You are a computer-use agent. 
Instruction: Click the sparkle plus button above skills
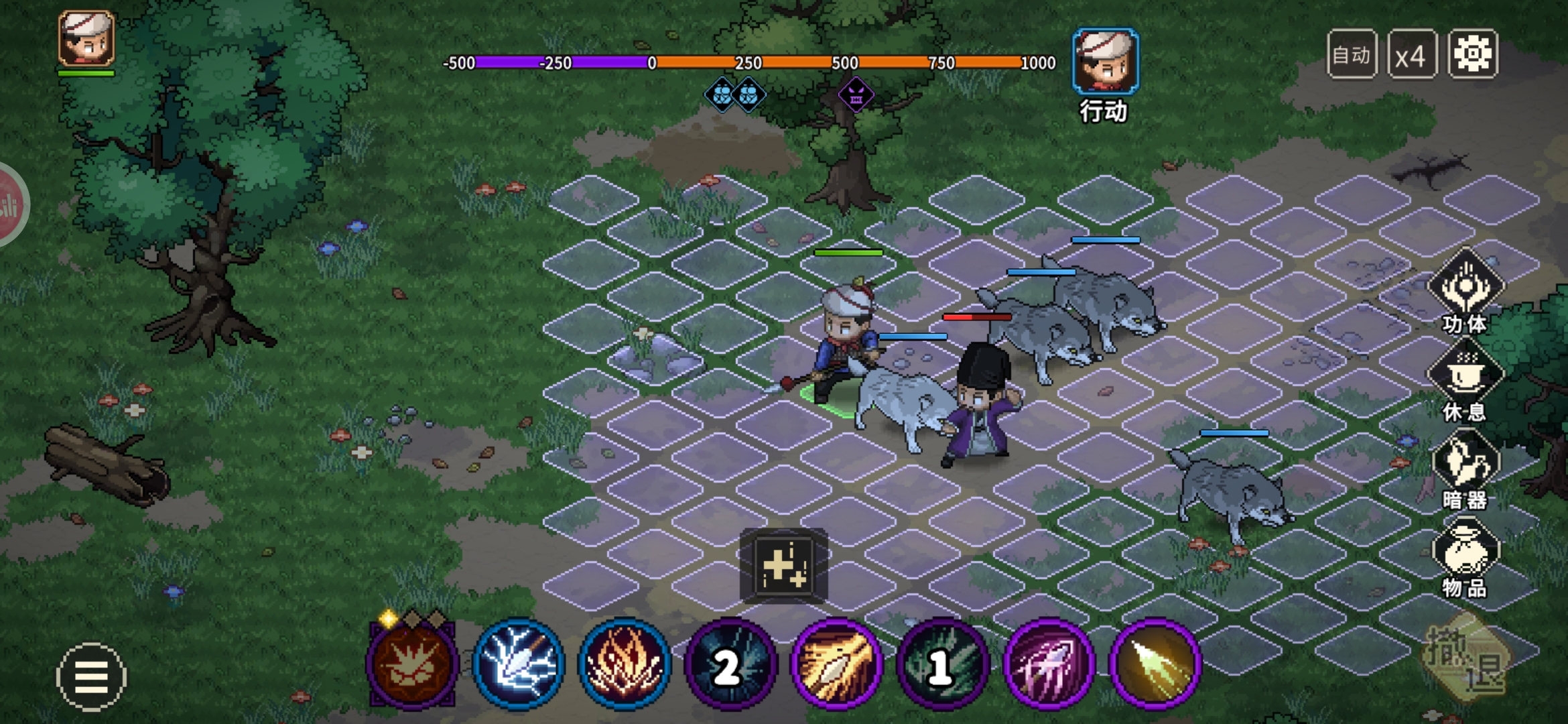coord(783,566)
